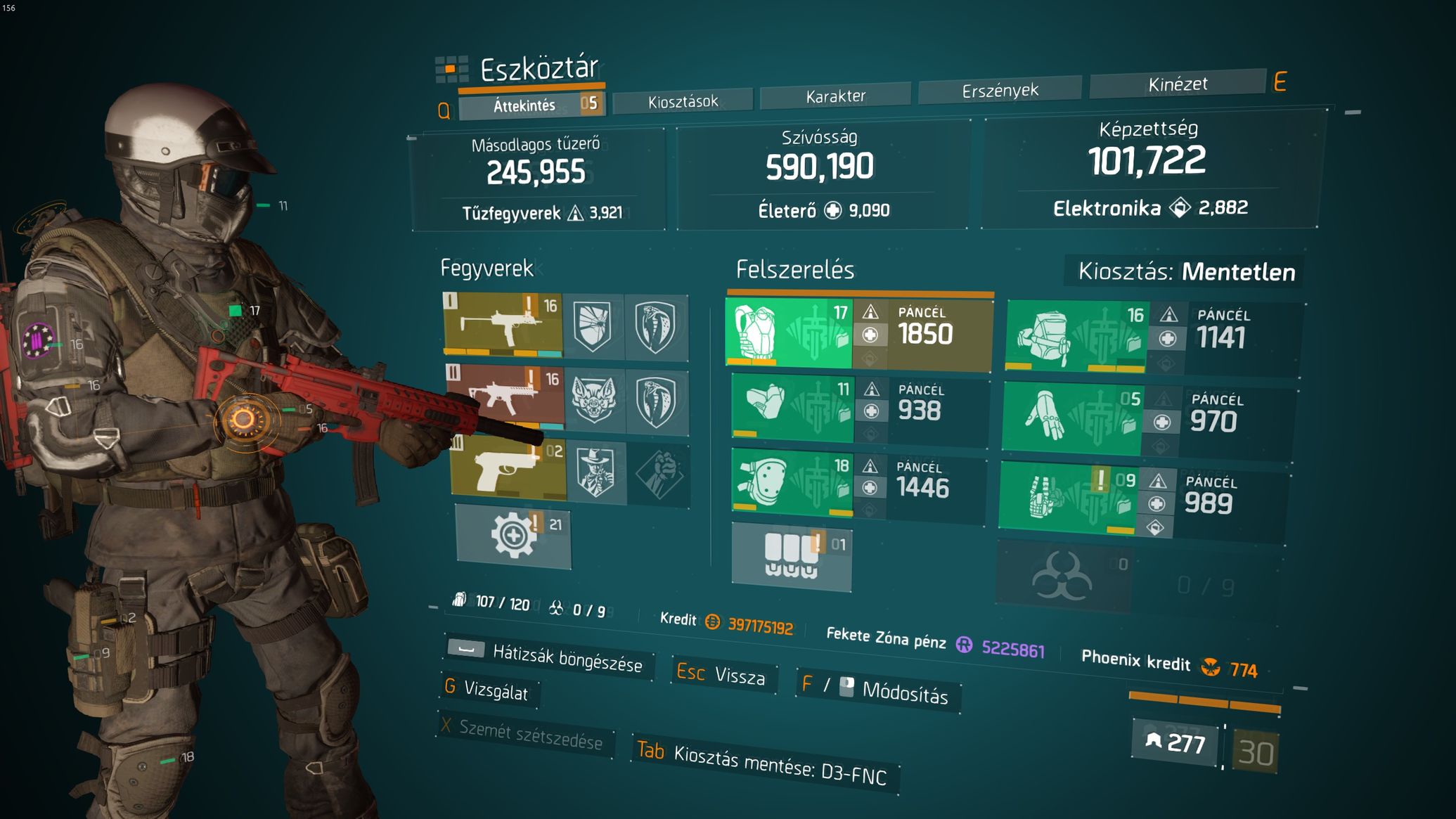Go back with the Vissza button
The image size is (1456, 819).
(723, 675)
